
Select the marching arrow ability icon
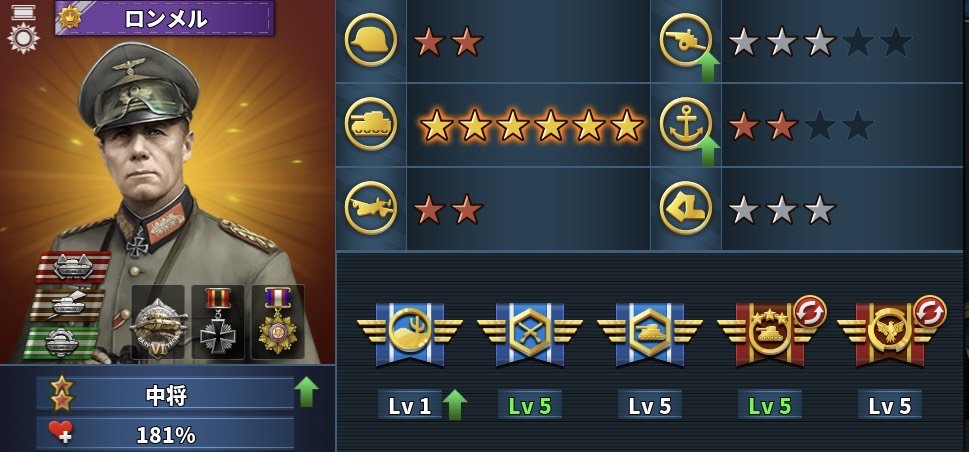[x=686, y=209]
